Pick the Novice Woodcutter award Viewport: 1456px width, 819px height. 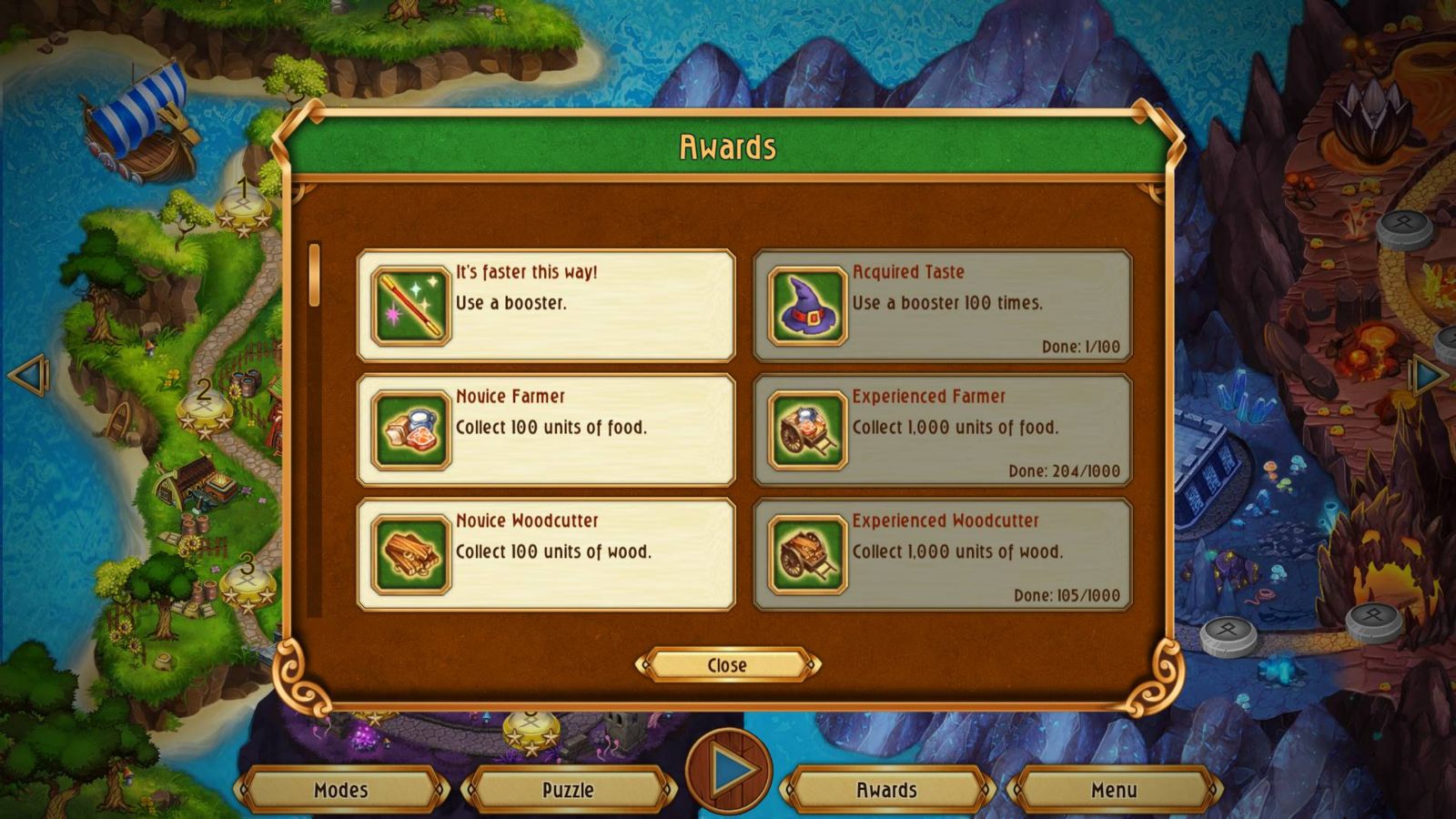click(x=546, y=554)
